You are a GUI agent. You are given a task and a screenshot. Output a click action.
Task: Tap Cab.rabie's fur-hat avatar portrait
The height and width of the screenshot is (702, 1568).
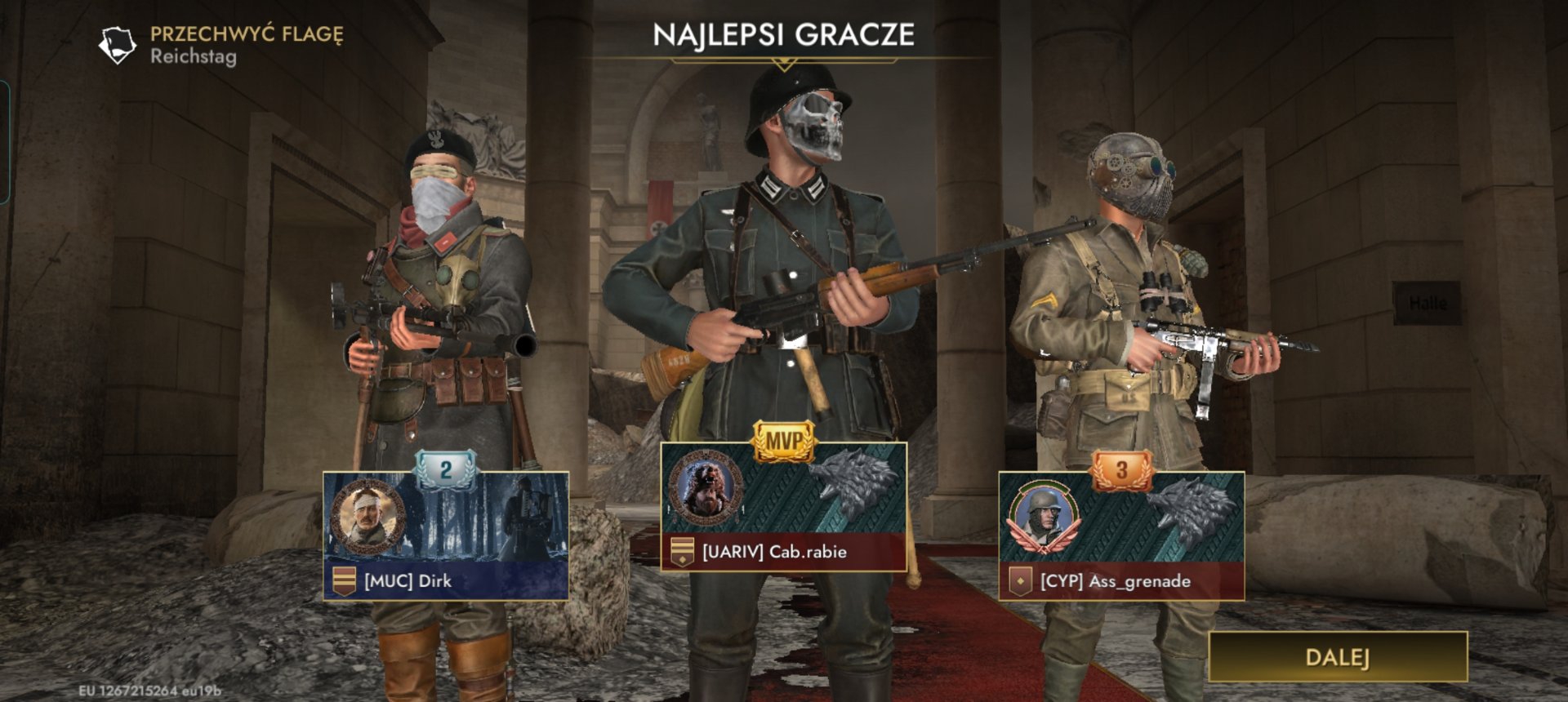click(705, 487)
